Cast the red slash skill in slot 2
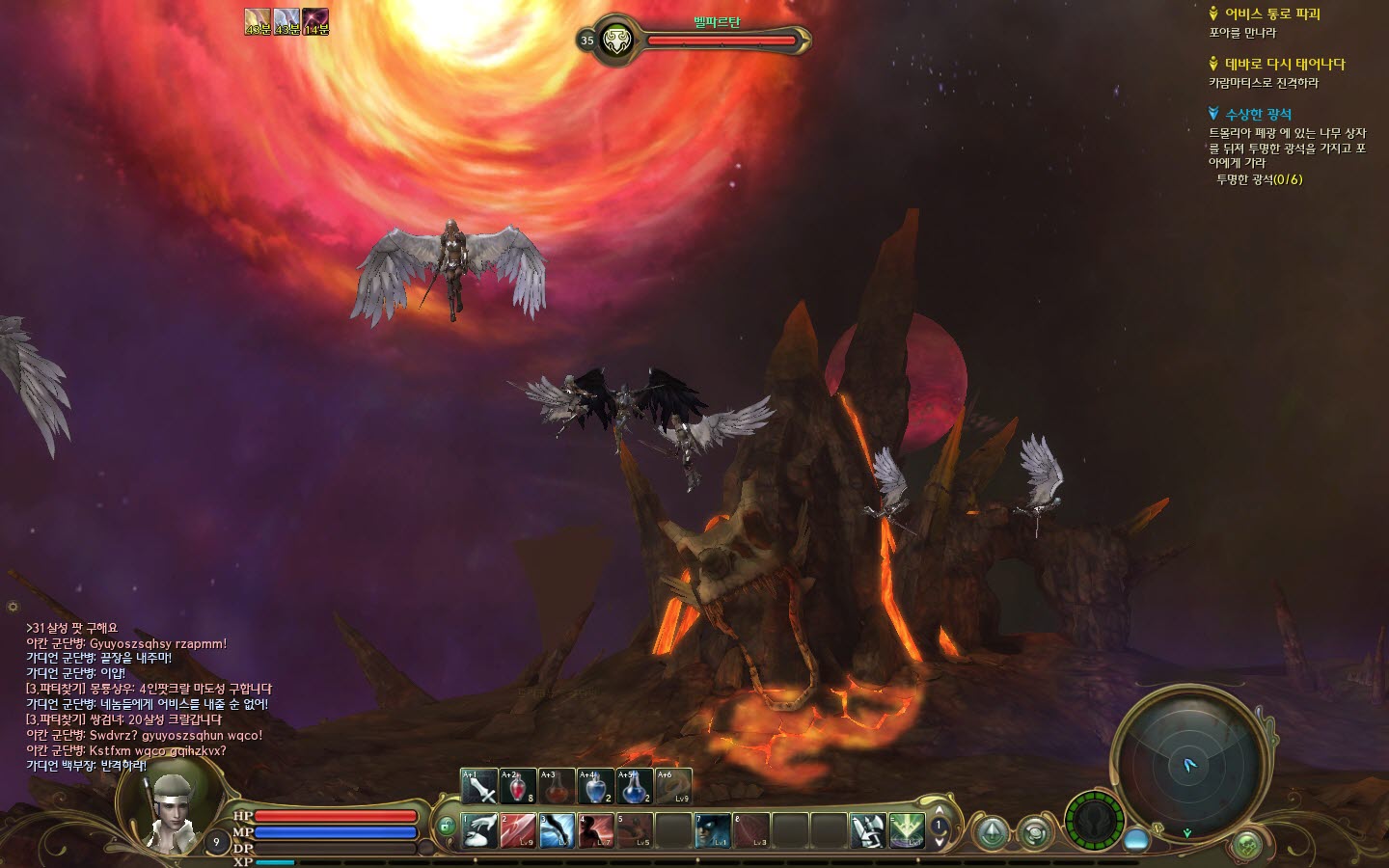This screenshot has height=868, width=1389. point(518,830)
